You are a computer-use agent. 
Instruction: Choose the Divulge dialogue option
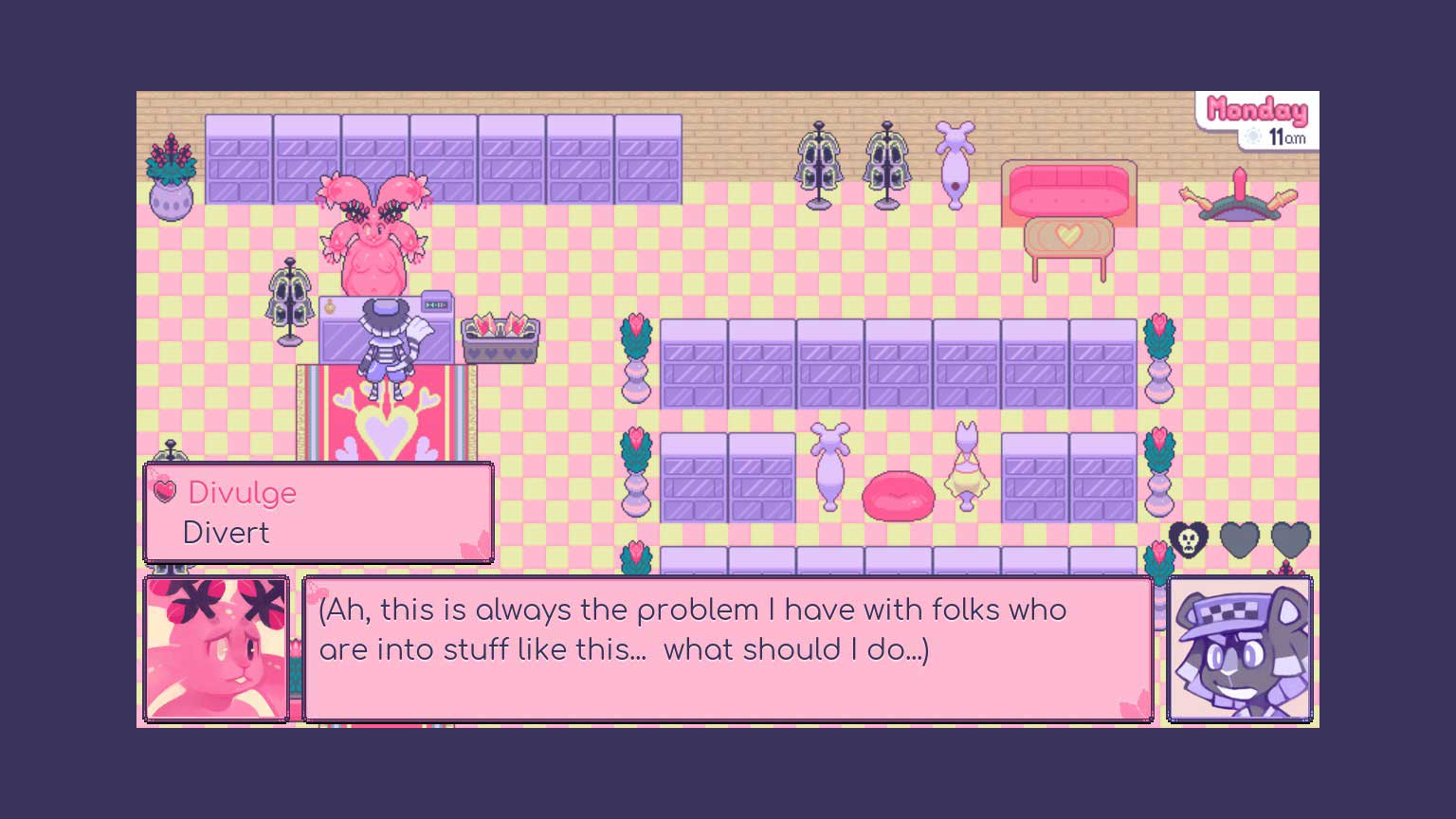[243, 493]
